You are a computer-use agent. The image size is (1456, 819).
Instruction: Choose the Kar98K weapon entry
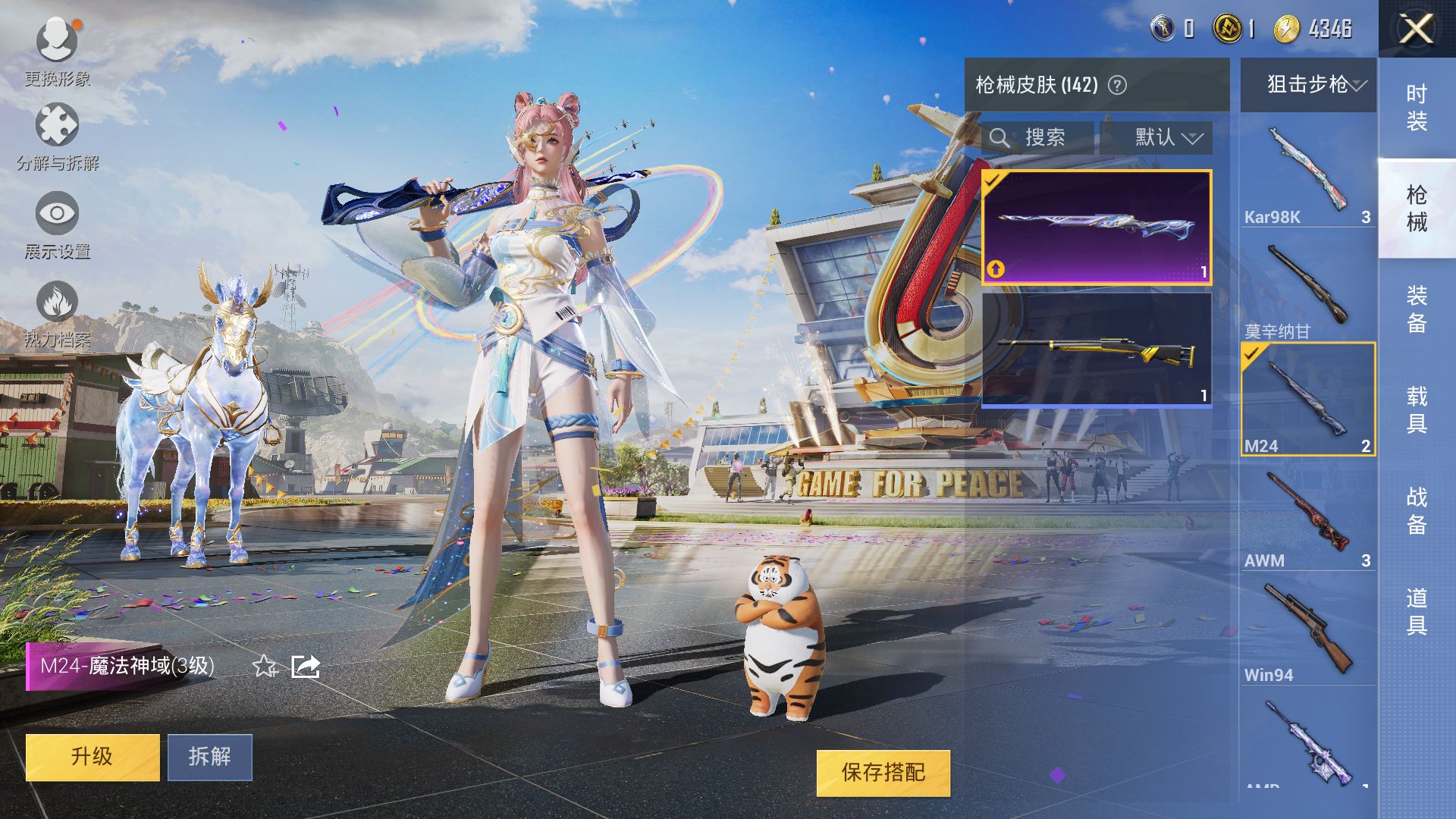pos(1307,174)
